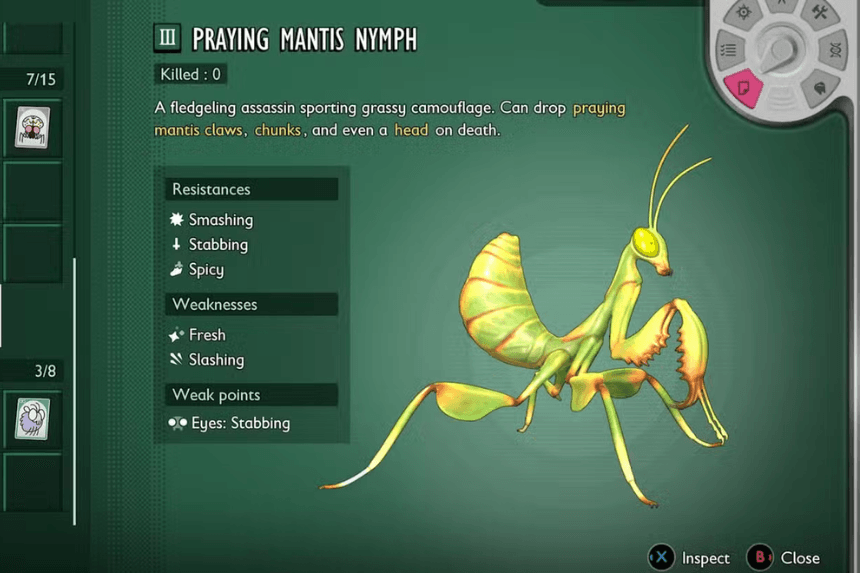Select the gear-shaped map tab

tap(744, 13)
